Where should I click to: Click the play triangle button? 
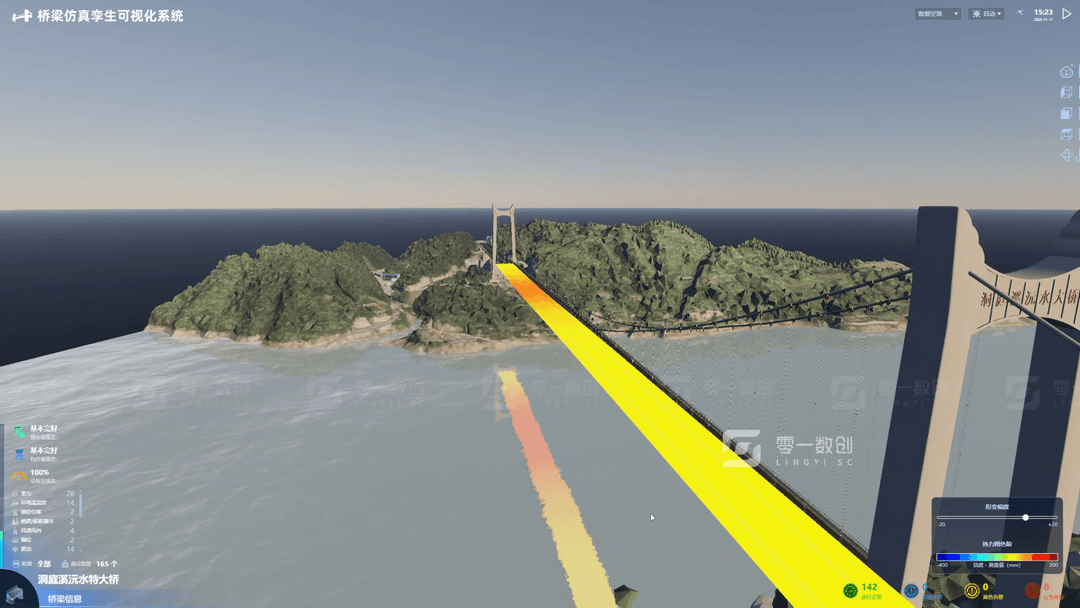(1067, 14)
